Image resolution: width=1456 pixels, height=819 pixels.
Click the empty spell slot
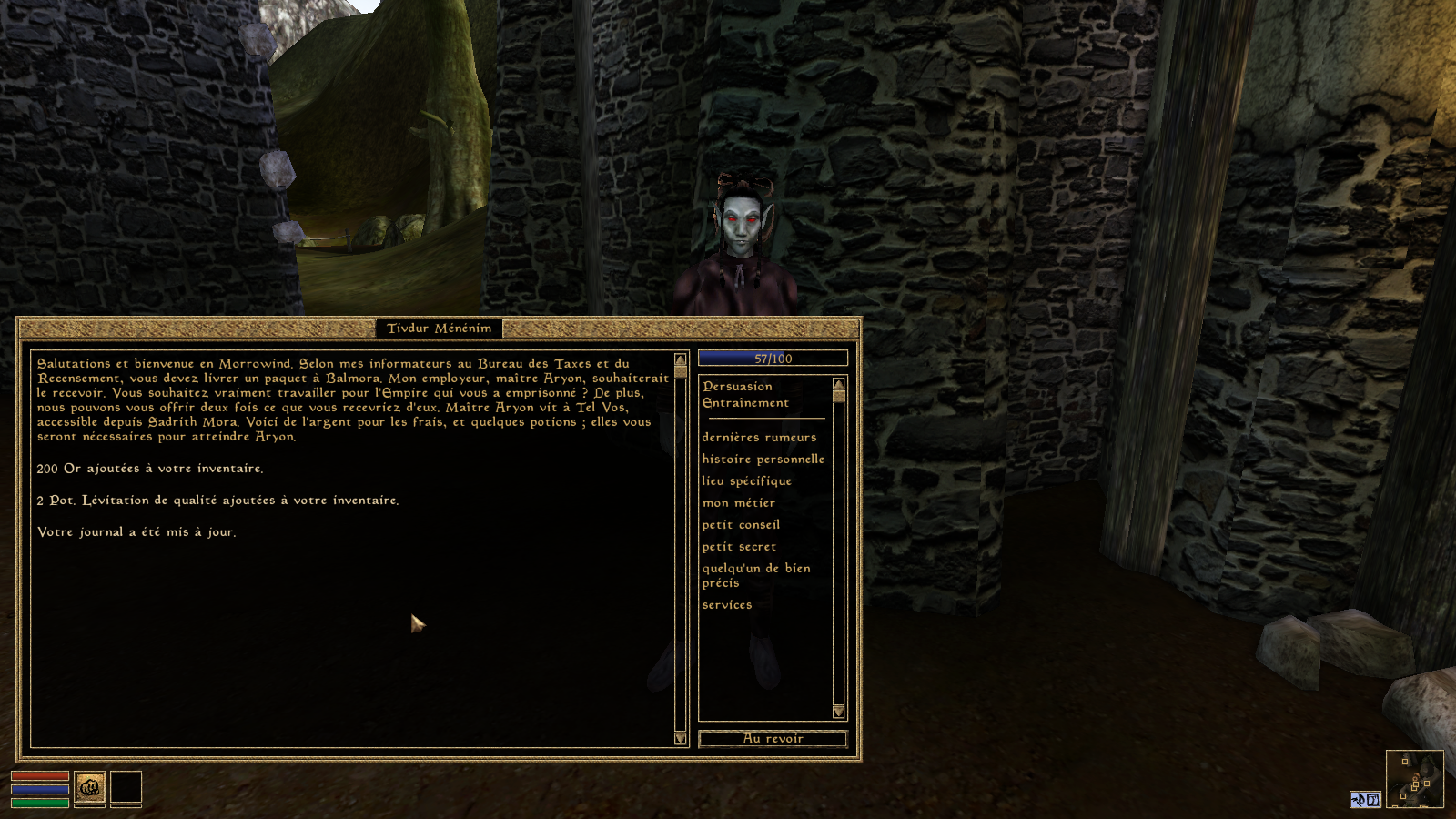click(126, 788)
